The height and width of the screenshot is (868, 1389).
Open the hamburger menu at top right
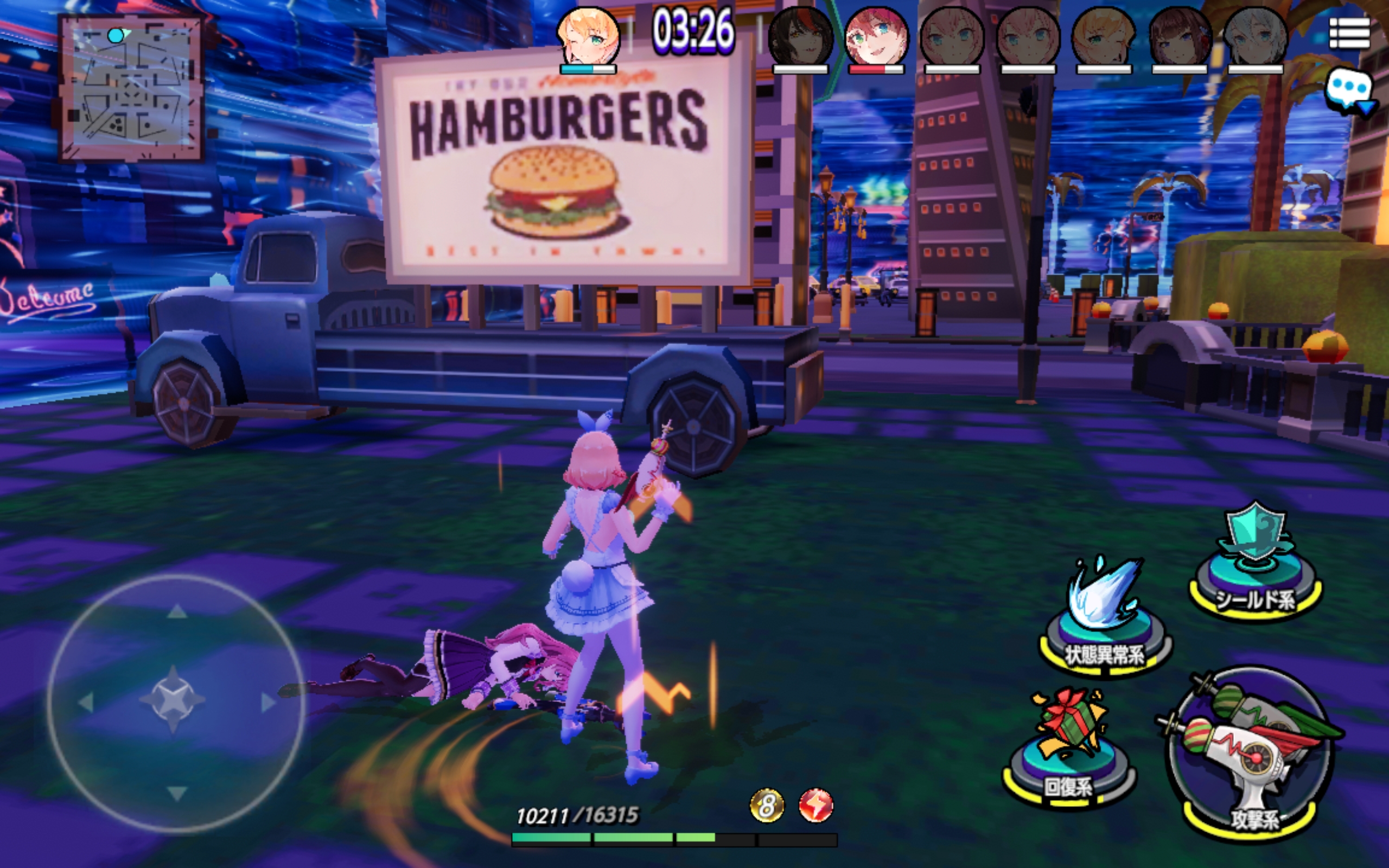click(x=1349, y=34)
